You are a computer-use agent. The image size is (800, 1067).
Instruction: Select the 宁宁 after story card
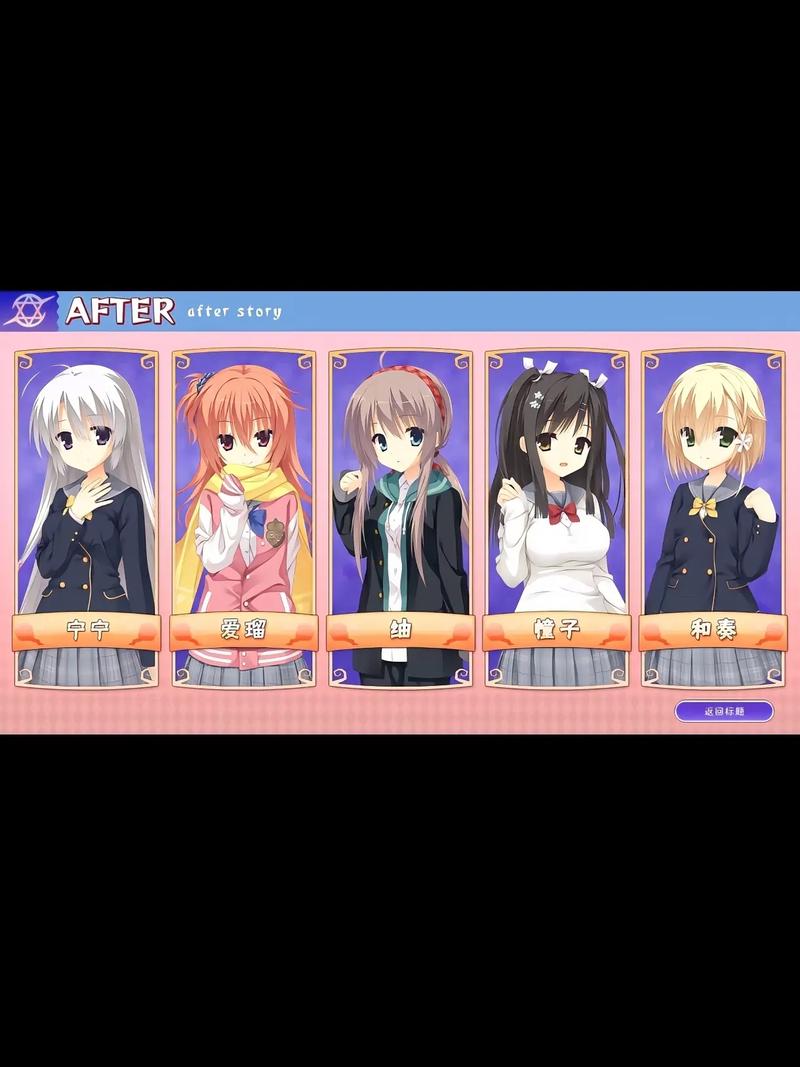click(x=87, y=517)
